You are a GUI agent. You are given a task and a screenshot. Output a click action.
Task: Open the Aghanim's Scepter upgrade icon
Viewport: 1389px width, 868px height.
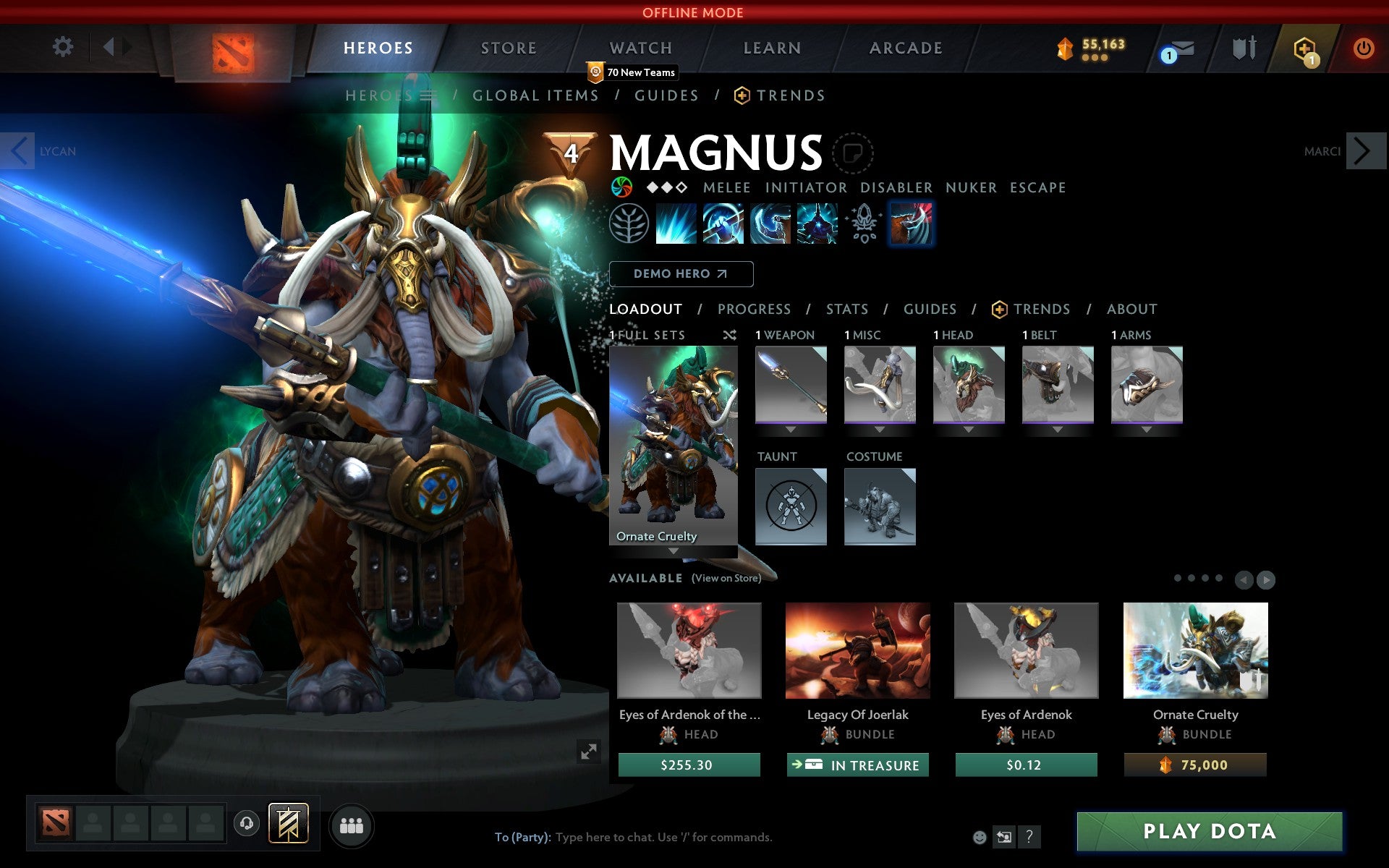point(863,224)
